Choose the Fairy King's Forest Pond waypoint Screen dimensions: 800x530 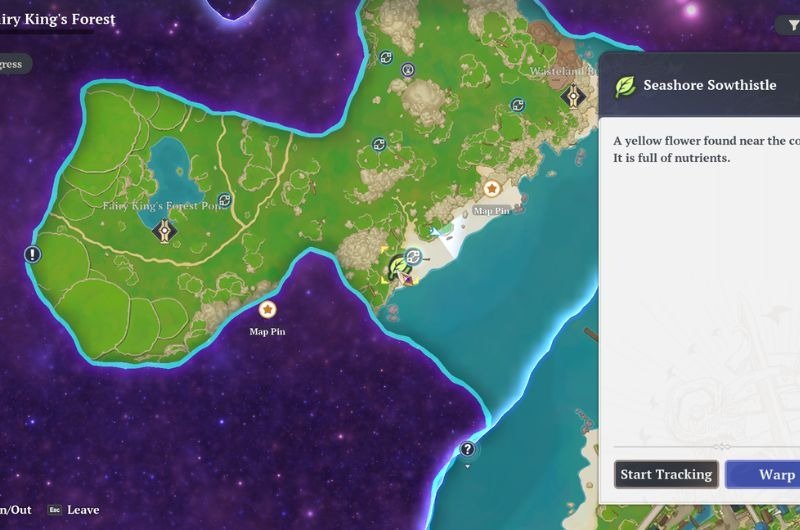pyautogui.click(x=164, y=232)
